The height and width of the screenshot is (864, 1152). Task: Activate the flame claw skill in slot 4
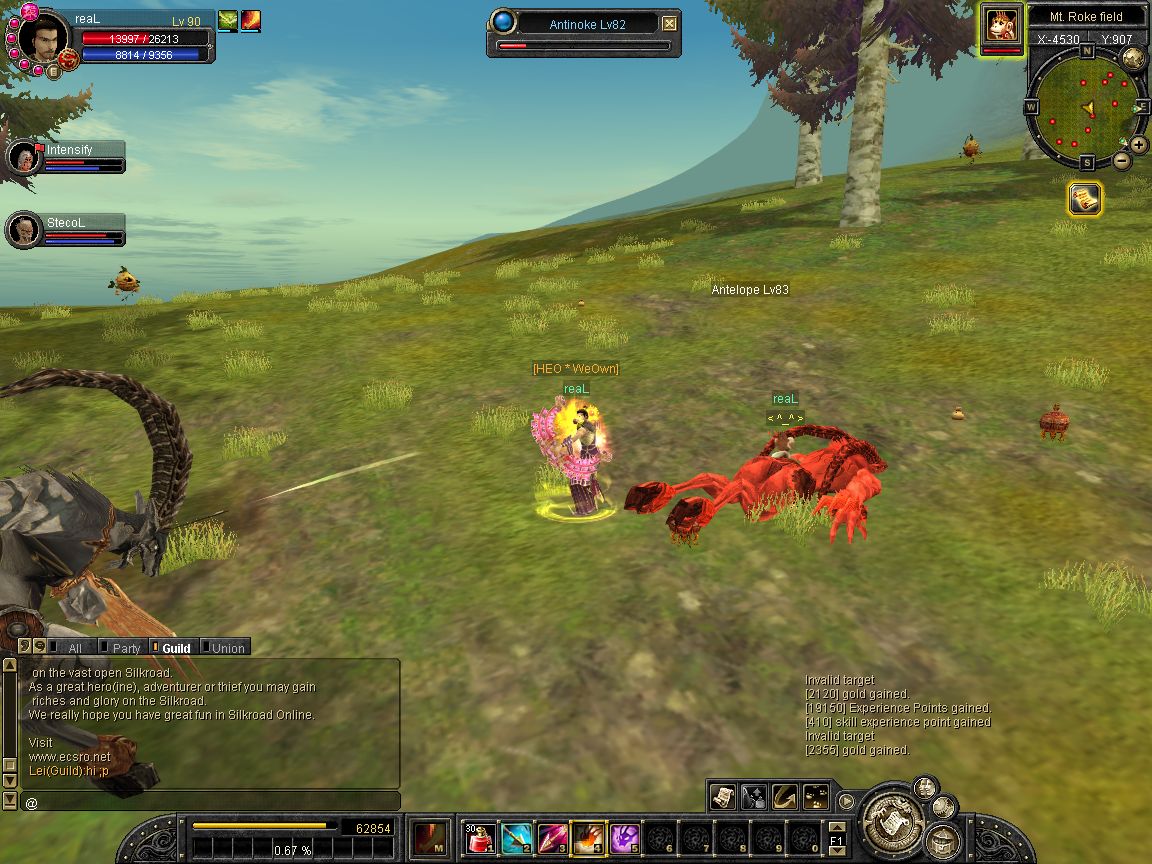(588, 837)
